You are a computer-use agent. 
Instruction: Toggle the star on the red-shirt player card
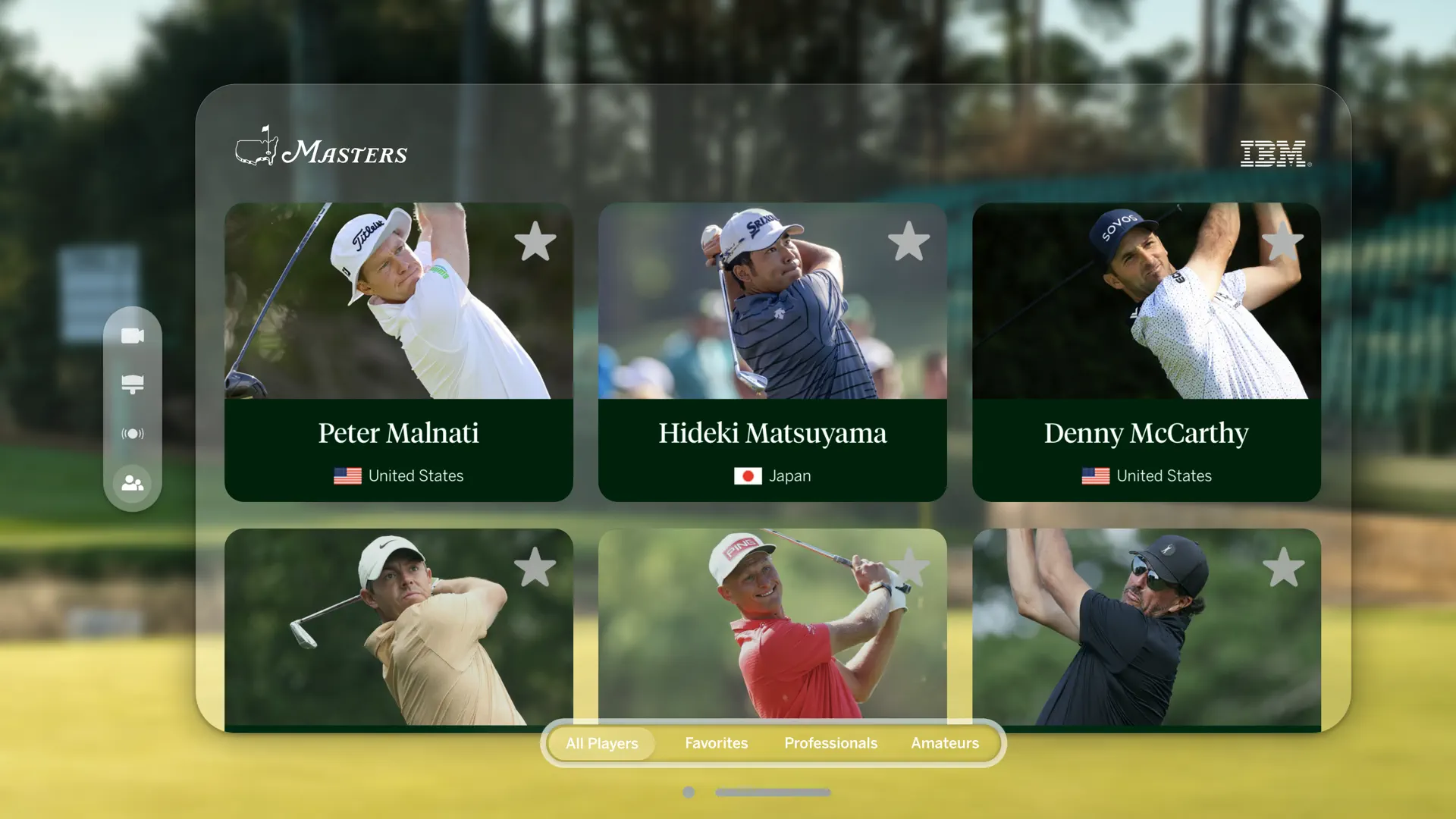tap(910, 567)
